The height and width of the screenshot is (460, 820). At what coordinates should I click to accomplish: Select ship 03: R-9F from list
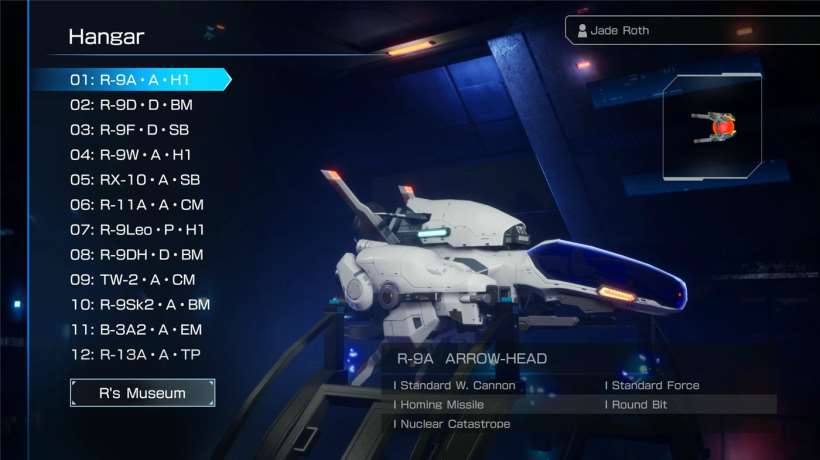(x=129, y=130)
